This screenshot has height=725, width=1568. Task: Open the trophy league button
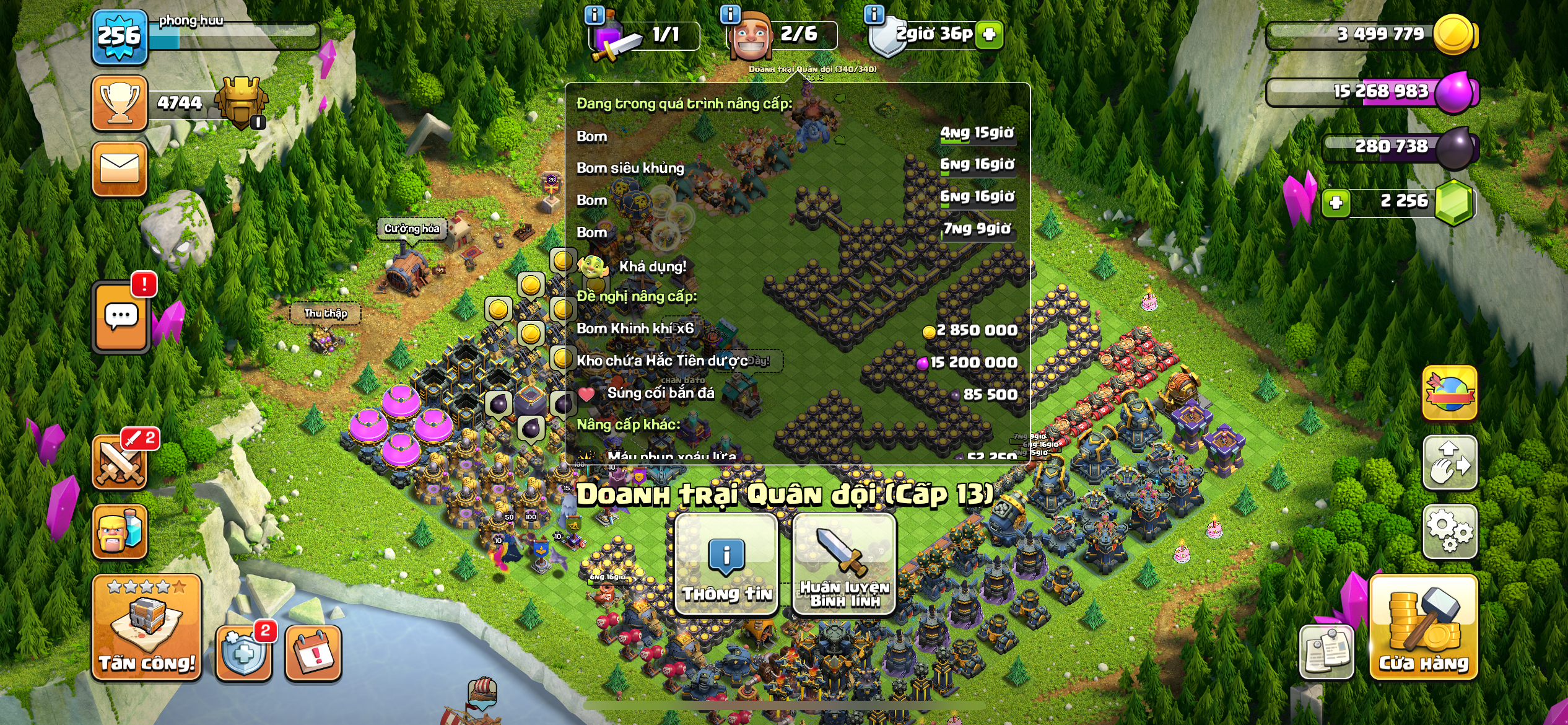120,103
